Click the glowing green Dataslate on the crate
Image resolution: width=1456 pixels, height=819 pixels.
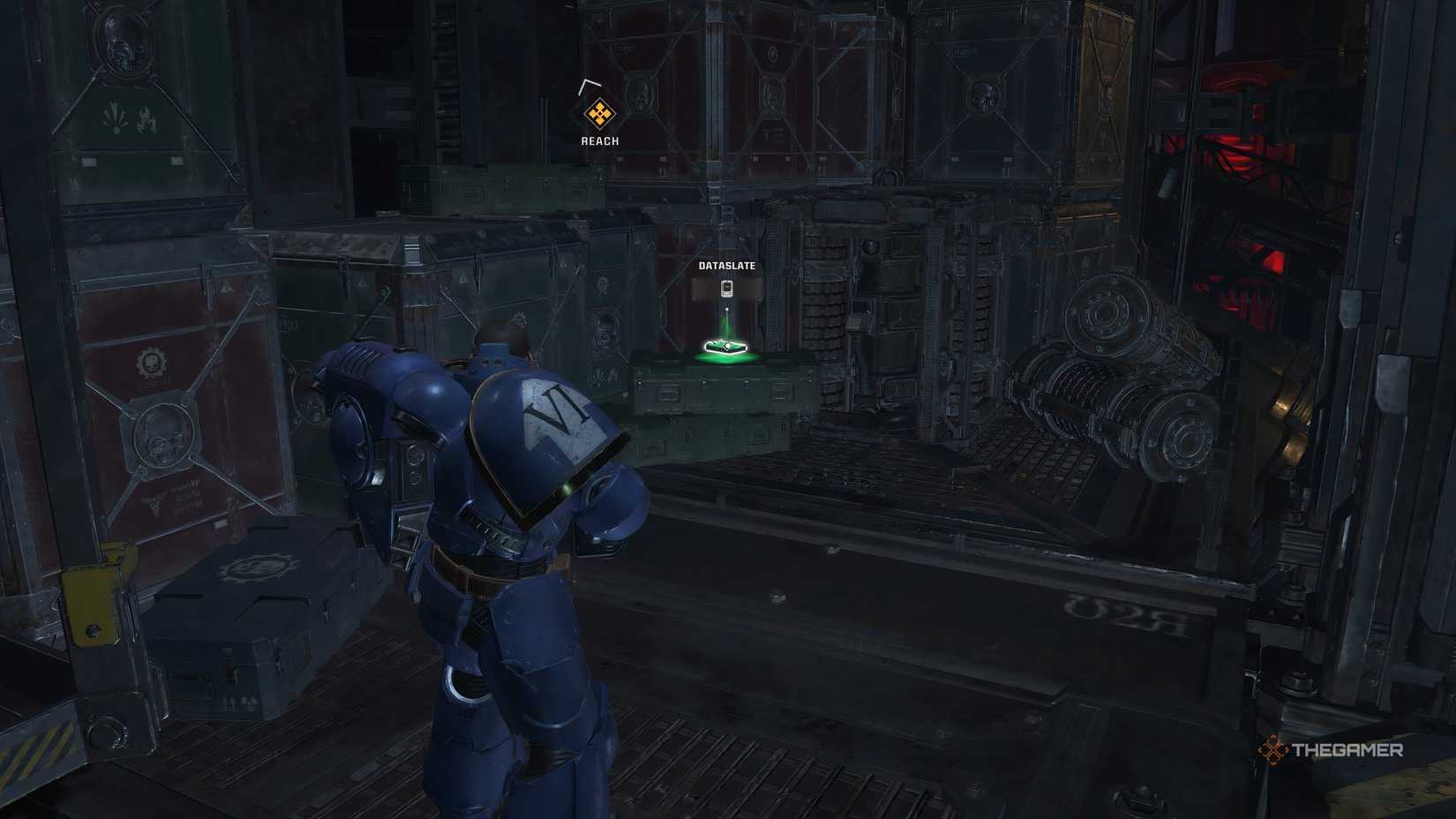click(x=725, y=347)
